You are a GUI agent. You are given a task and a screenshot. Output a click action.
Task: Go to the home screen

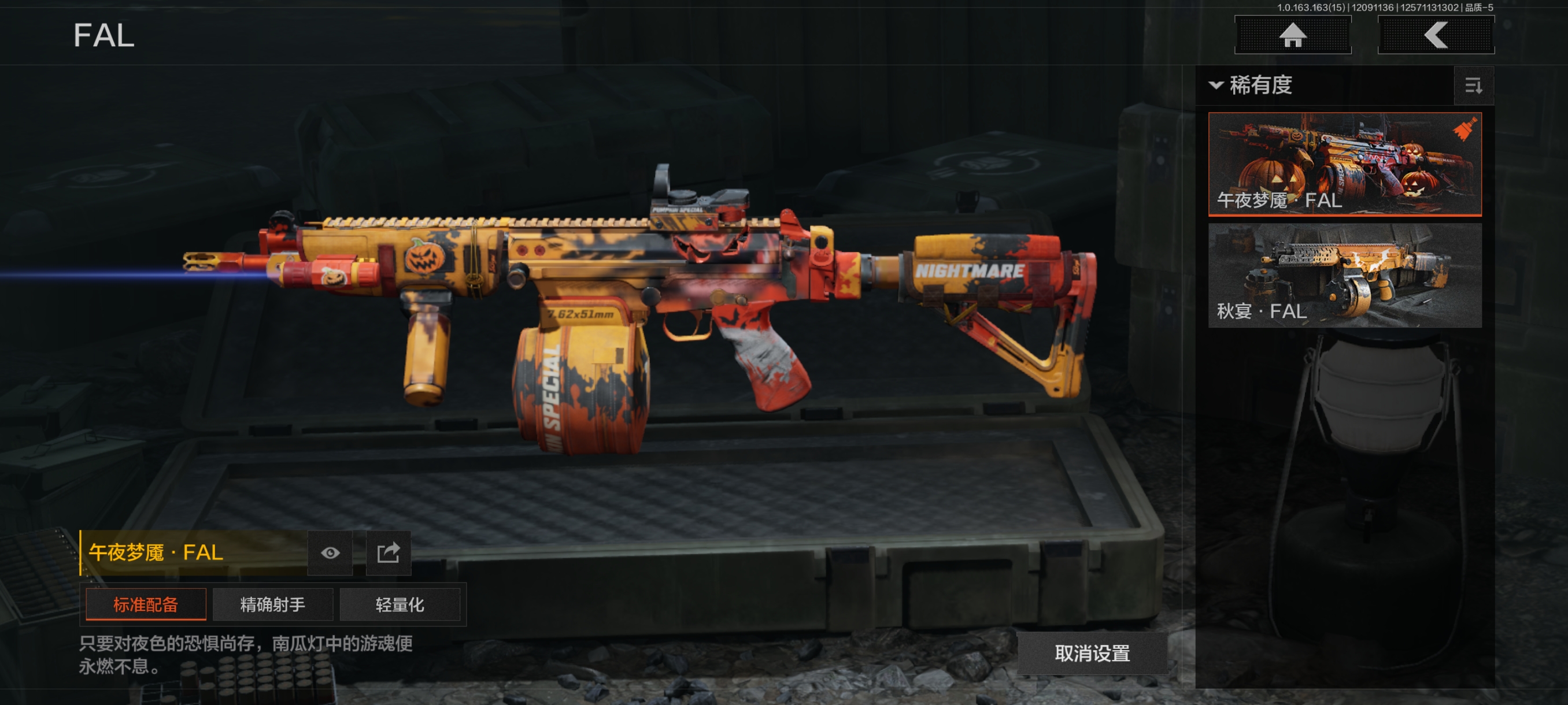[x=1292, y=35]
